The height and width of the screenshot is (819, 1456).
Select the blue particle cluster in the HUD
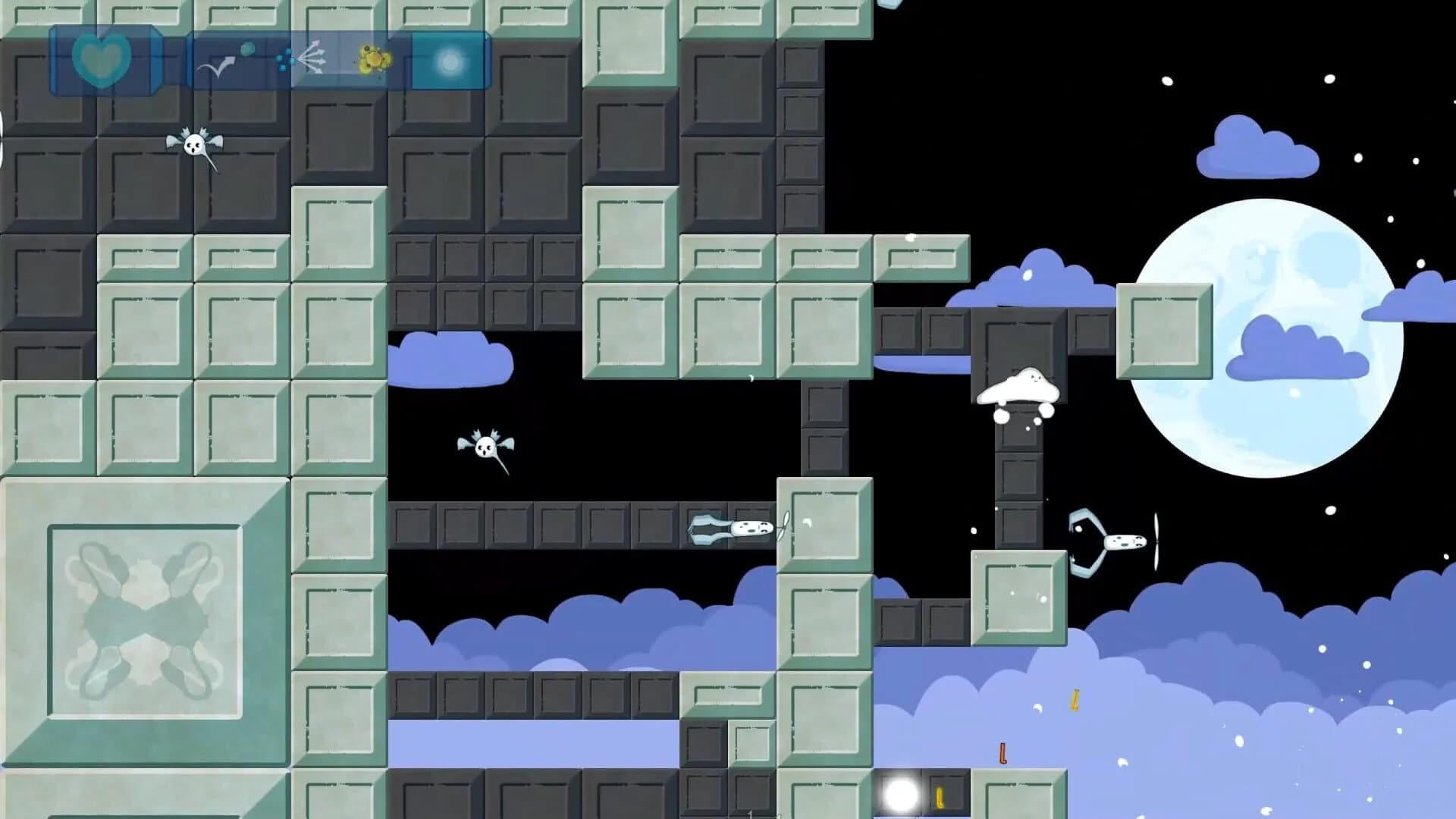[287, 59]
